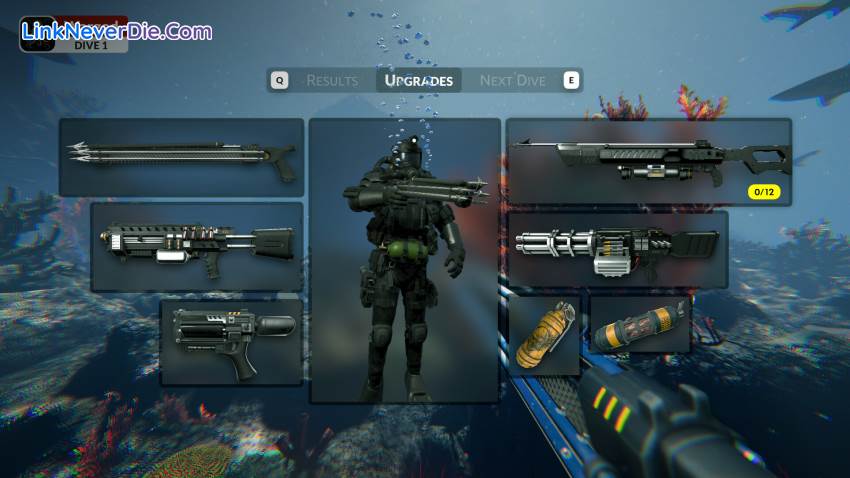Go to the Next Dive tab
This screenshot has width=850, height=478.
pos(512,80)
